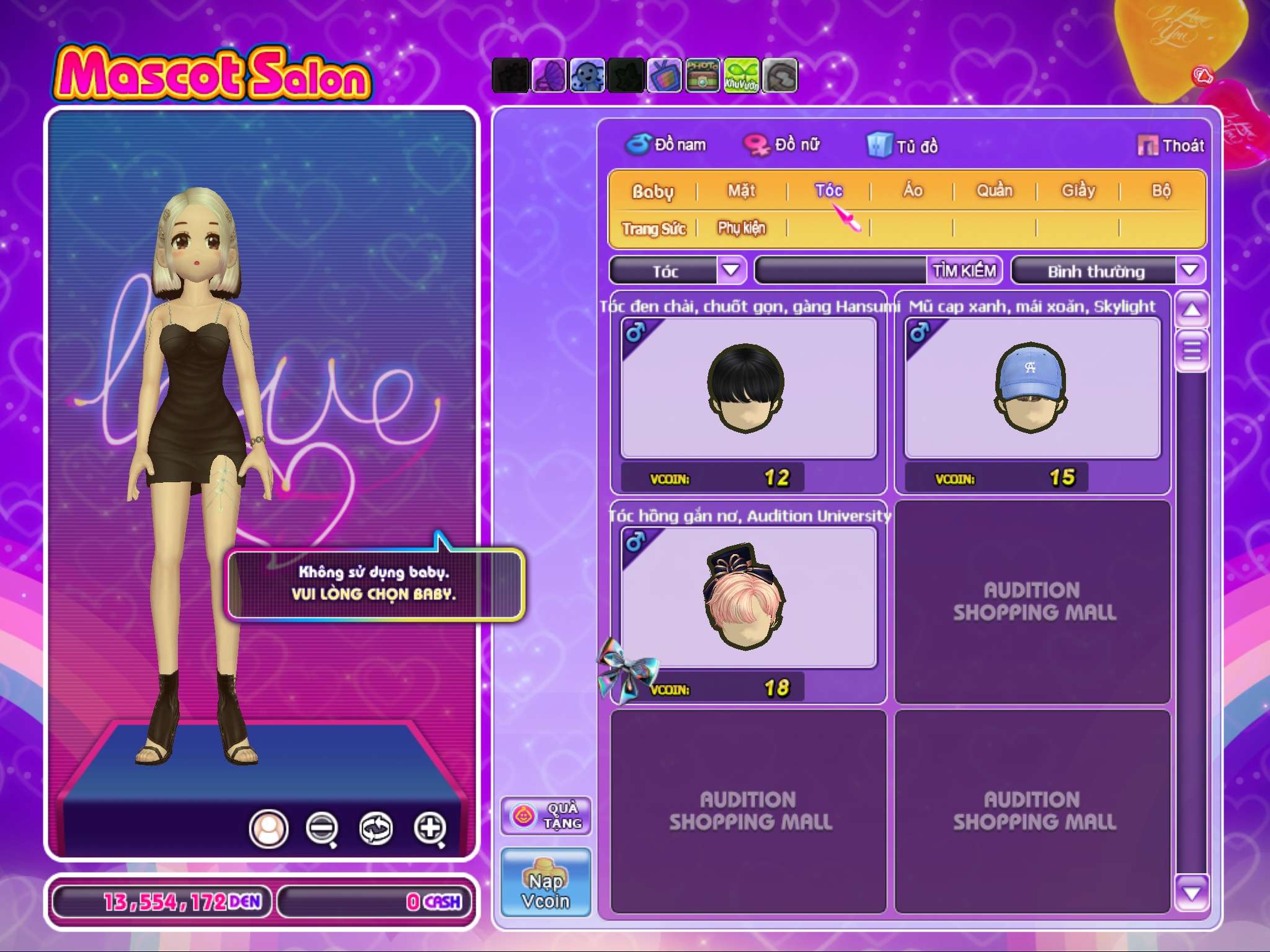Select the pink hair with bow item

click(x=748, y=597)
